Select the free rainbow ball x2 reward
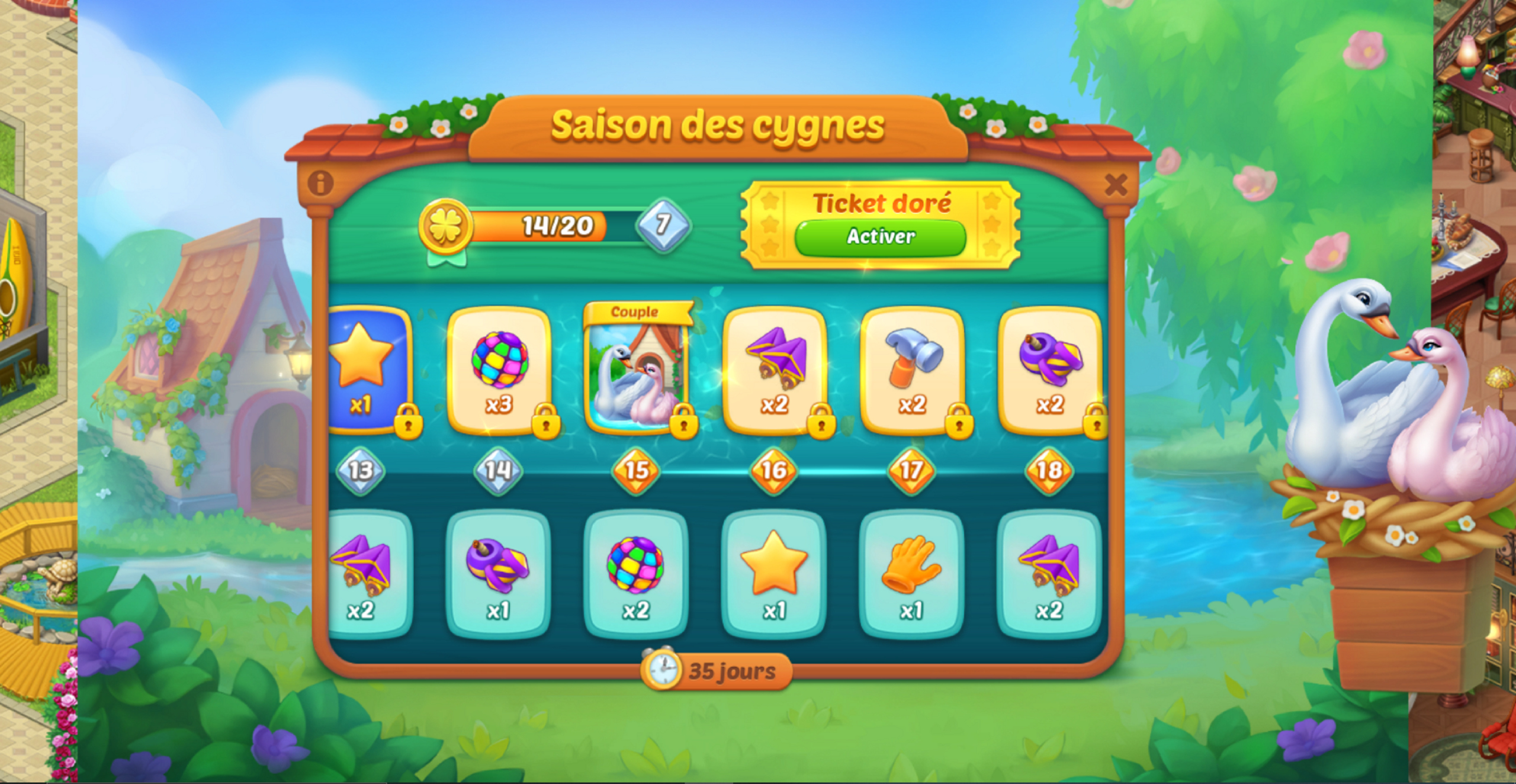Image resolution: width=1516 pixels, height=784 pixels. (x=636, y=574)
